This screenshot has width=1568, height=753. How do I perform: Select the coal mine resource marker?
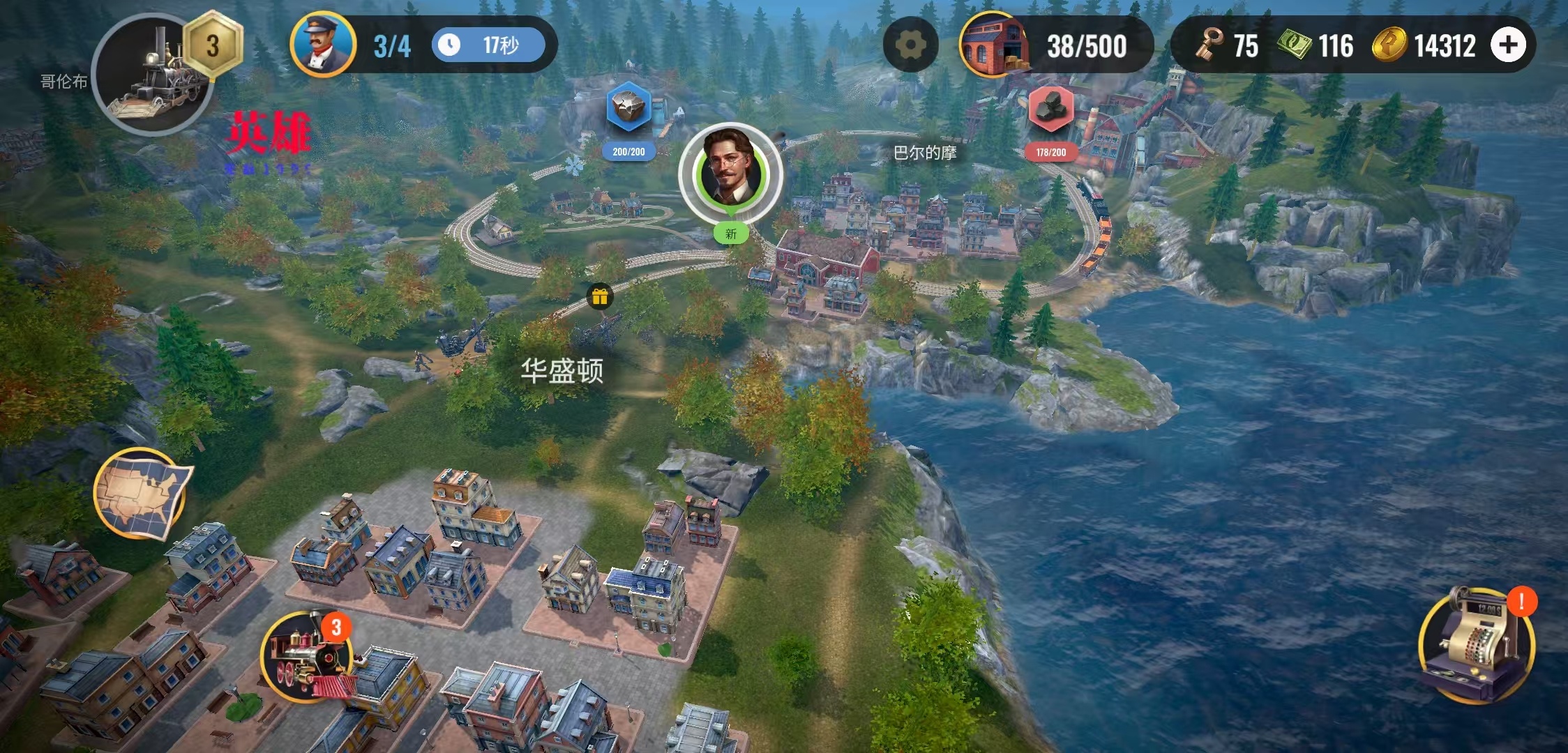(1050, 109)
